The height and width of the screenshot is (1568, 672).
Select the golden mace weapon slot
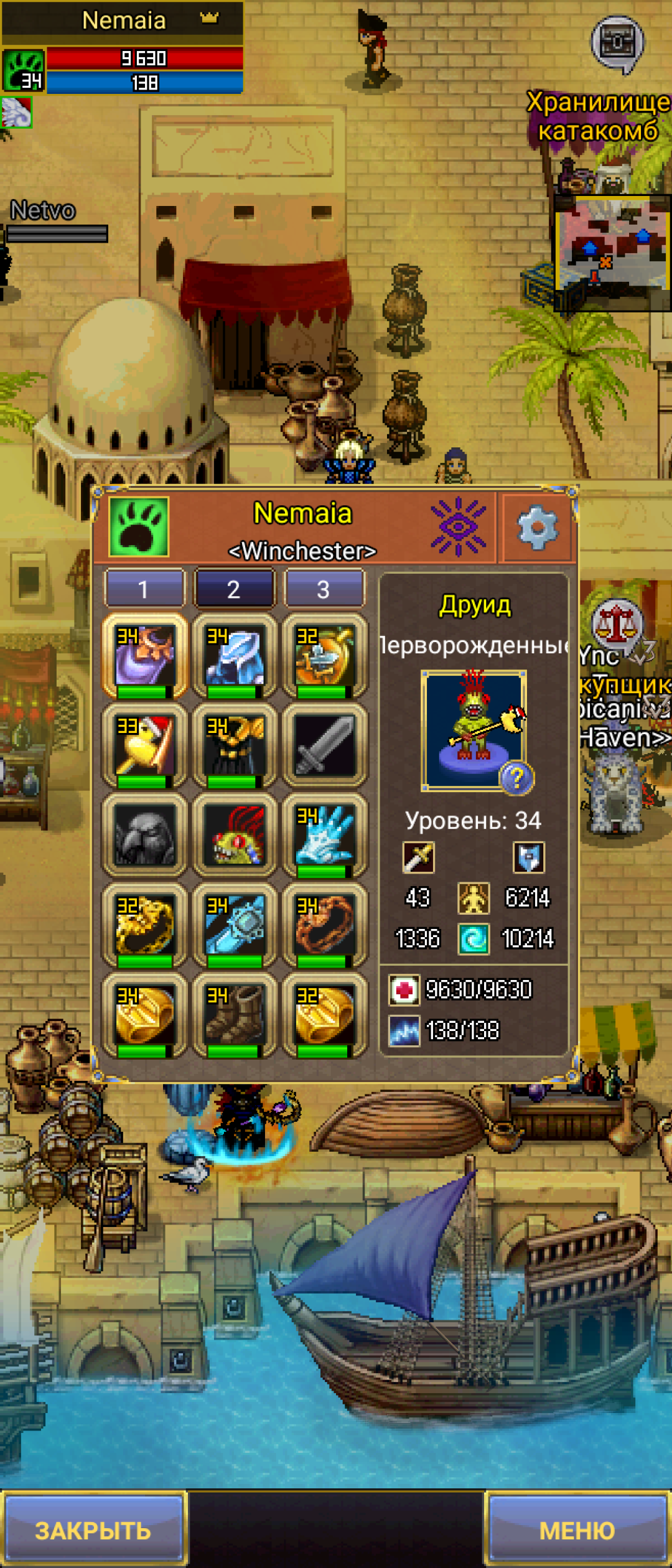tap(144, 745)
